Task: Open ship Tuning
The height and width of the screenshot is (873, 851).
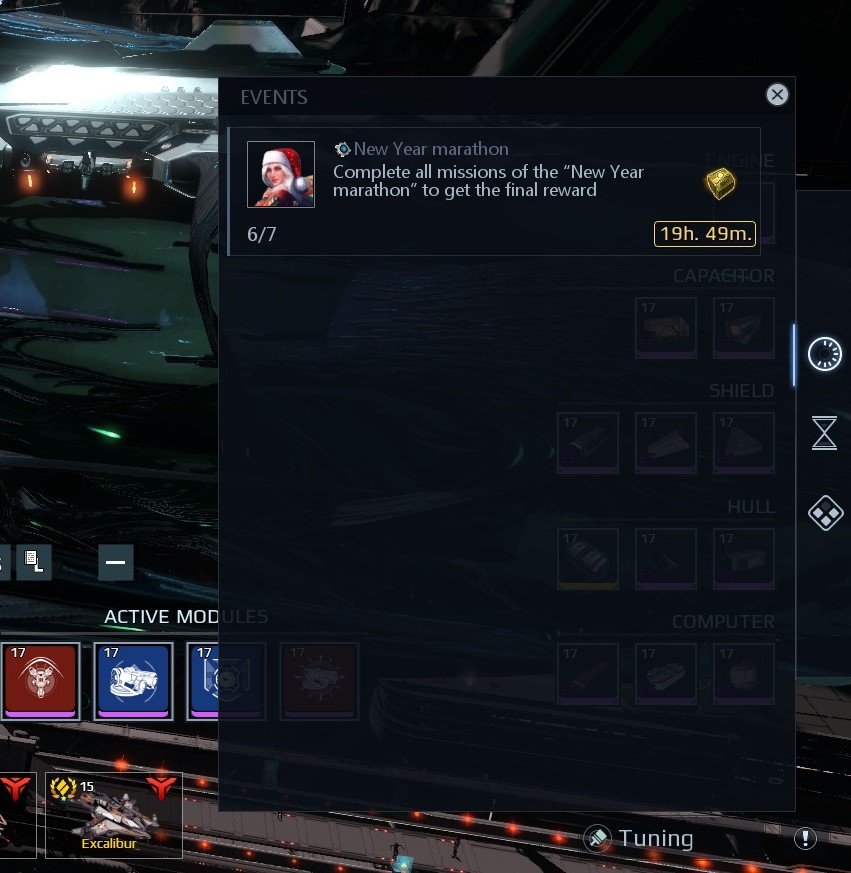Action: (640, 838)
